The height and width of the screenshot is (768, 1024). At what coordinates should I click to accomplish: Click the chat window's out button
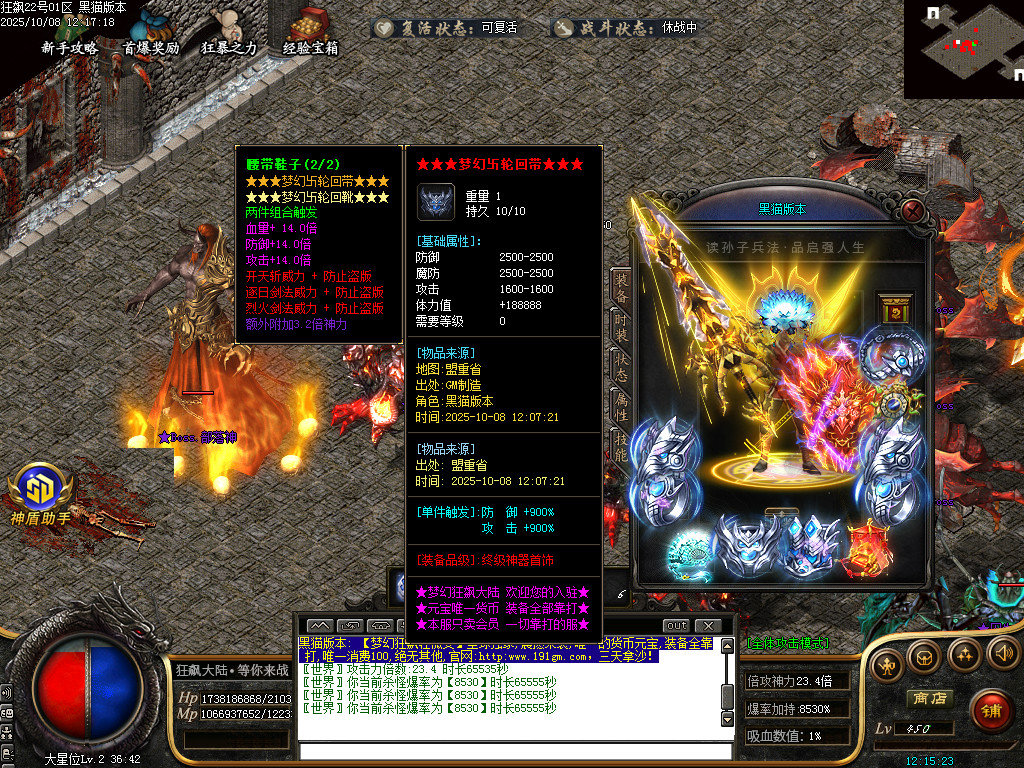677,626
